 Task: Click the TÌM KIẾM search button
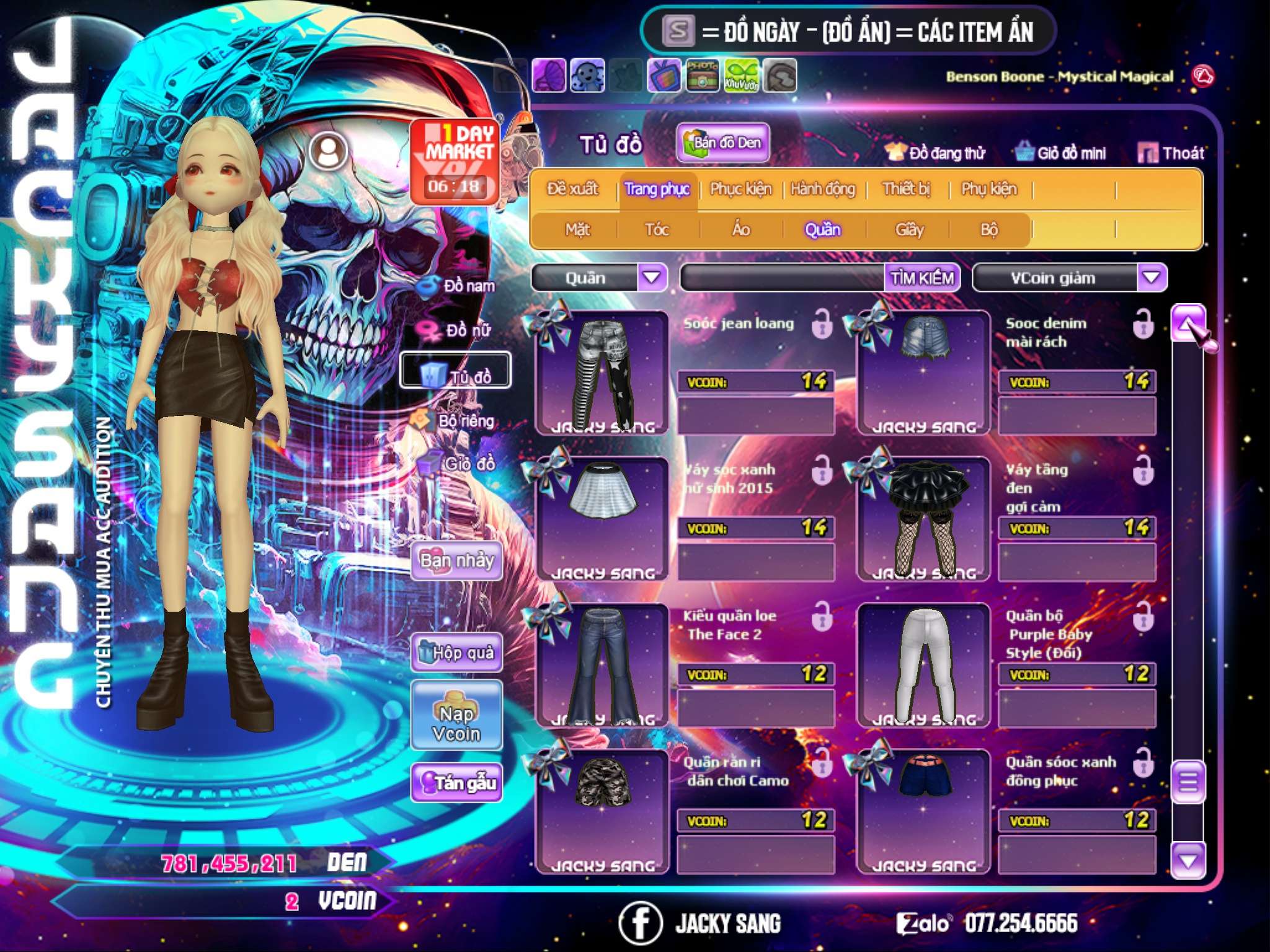pos(921,278)
